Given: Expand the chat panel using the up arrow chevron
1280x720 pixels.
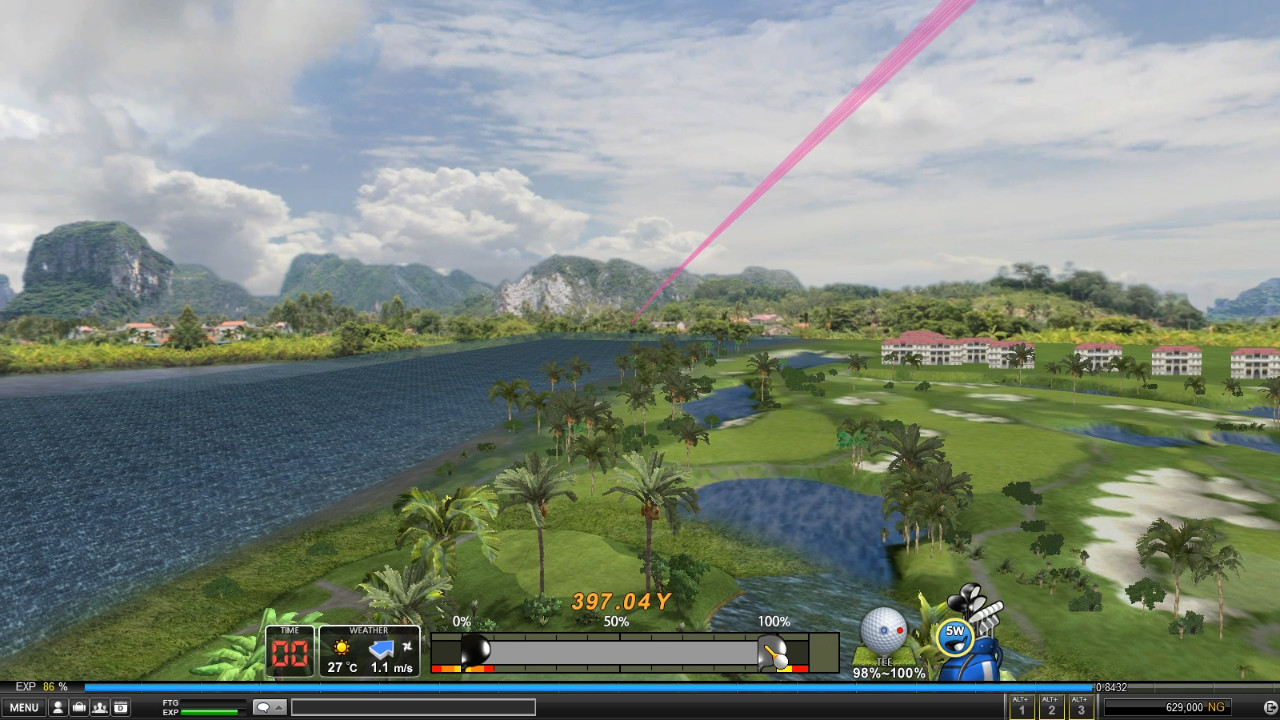Looking at the screenshot, I should (x=280, y=706).
